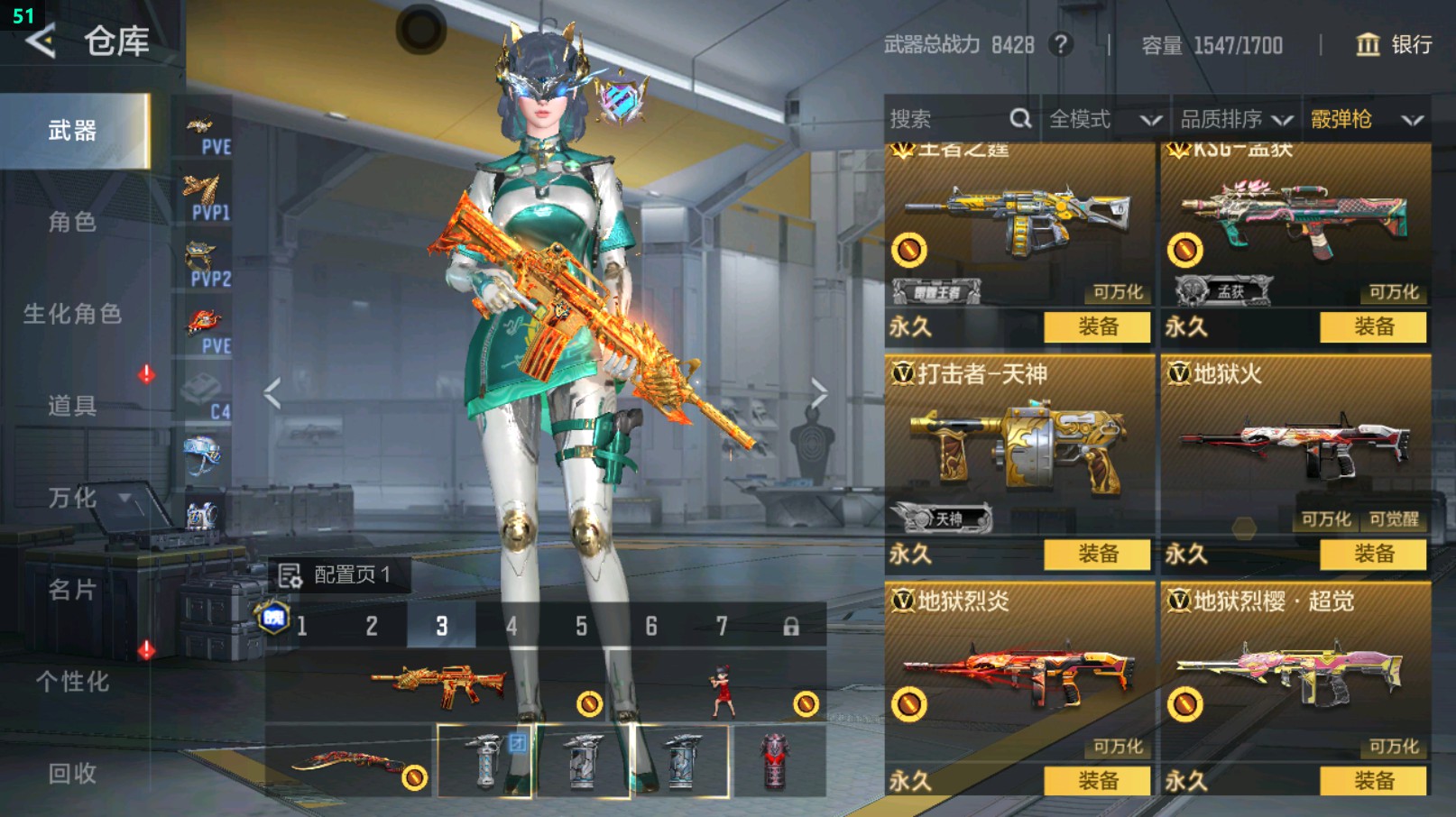
Task: Change the 霰弹枪 weapon type filter
Action: tap(1366, 119)
